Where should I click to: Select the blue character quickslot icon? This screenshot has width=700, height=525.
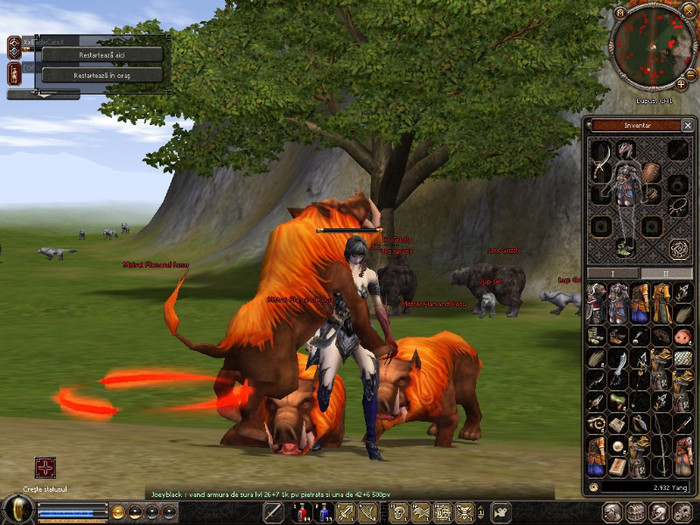[323, 513]
